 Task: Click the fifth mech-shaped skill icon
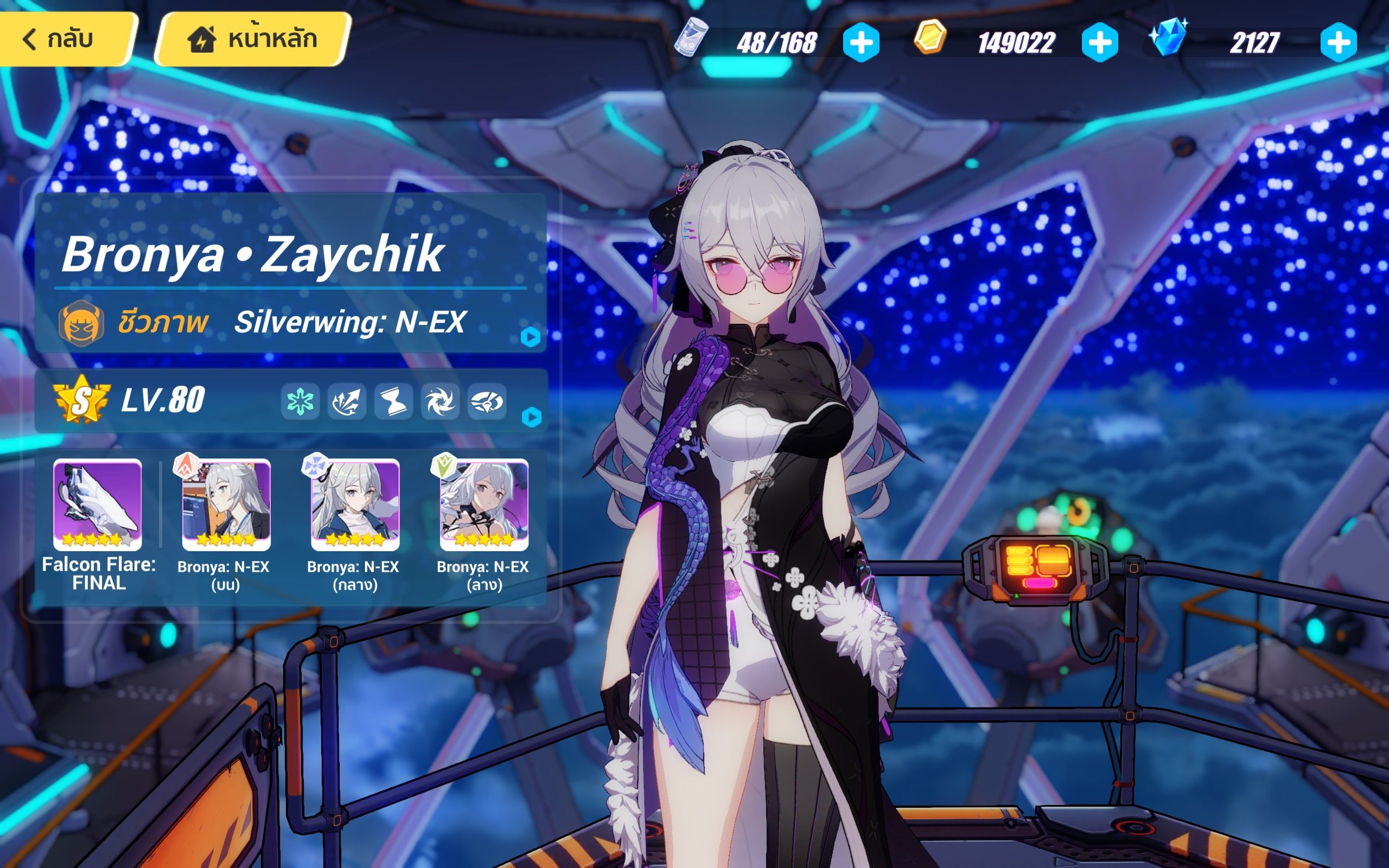tap(486, 403)
